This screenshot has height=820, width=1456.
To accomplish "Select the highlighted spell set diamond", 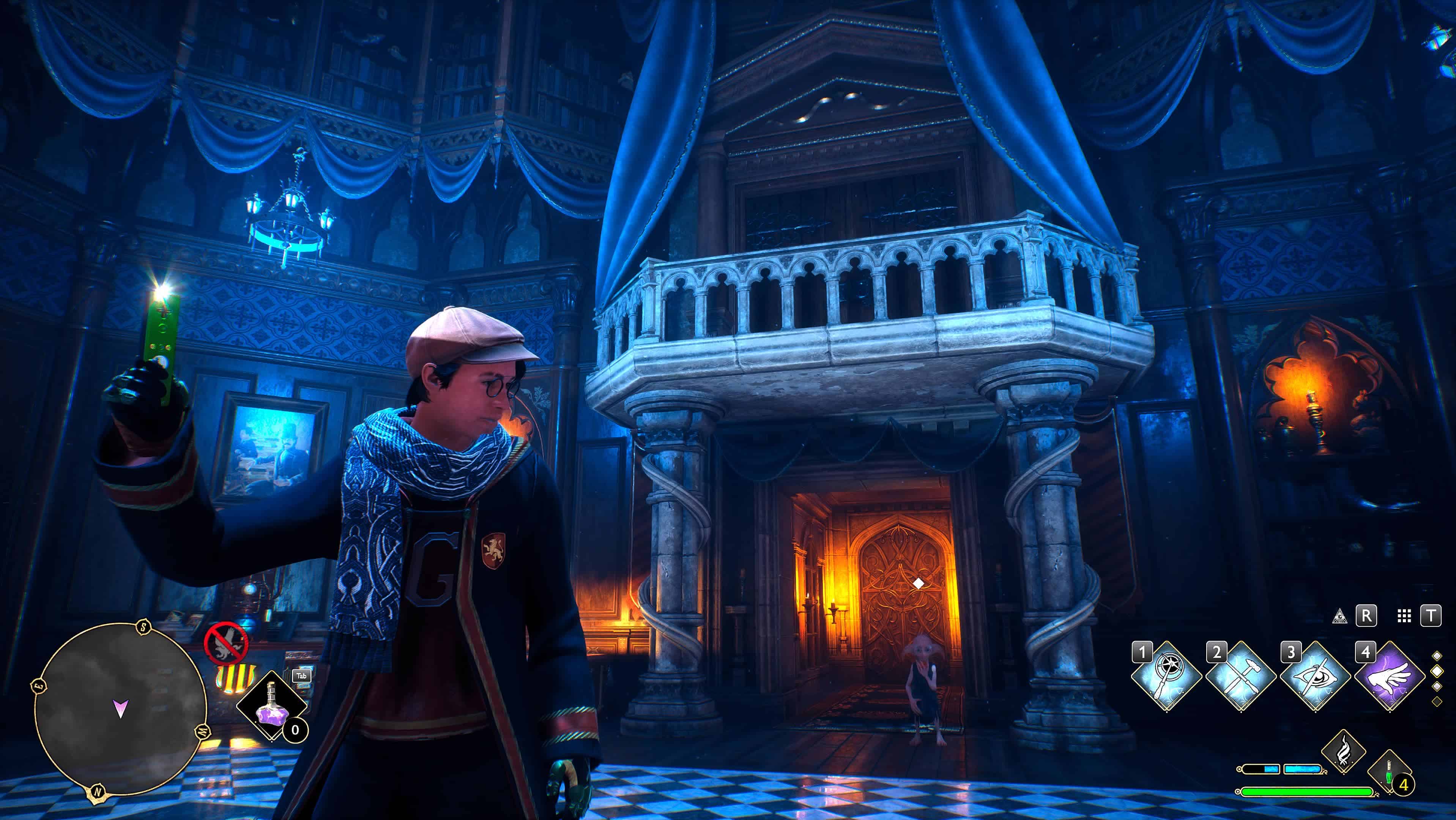I will (1437, 671).
